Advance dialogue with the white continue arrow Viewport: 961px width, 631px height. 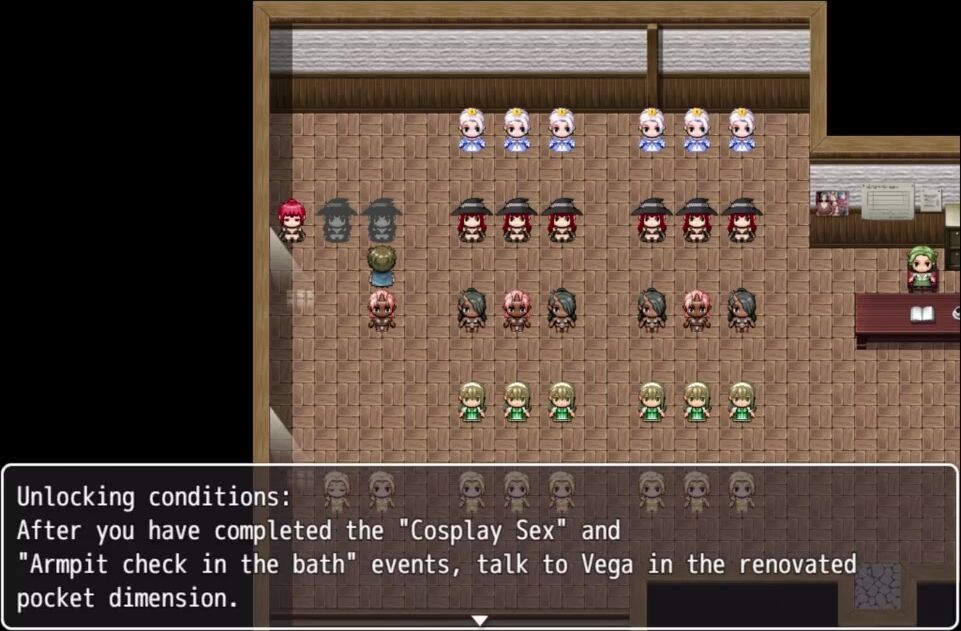coord(480,620)
